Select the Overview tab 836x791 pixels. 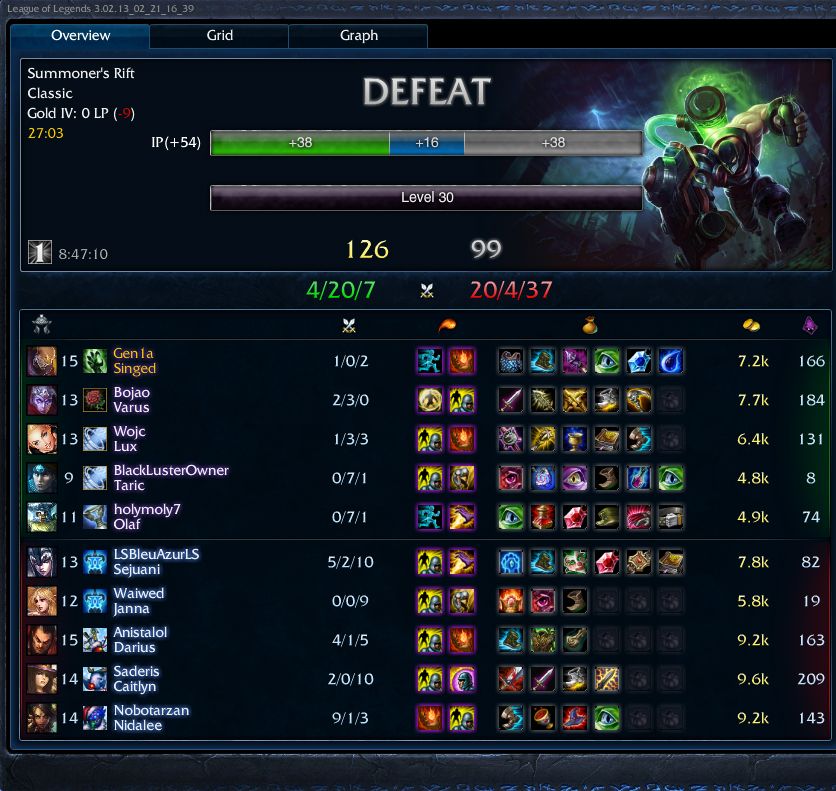81,36
